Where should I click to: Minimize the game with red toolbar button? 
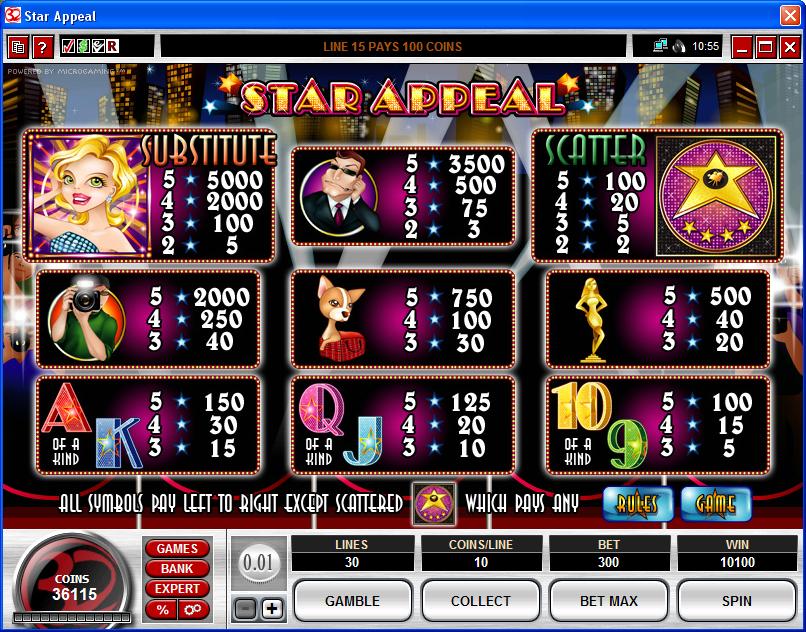coord(741,46)
